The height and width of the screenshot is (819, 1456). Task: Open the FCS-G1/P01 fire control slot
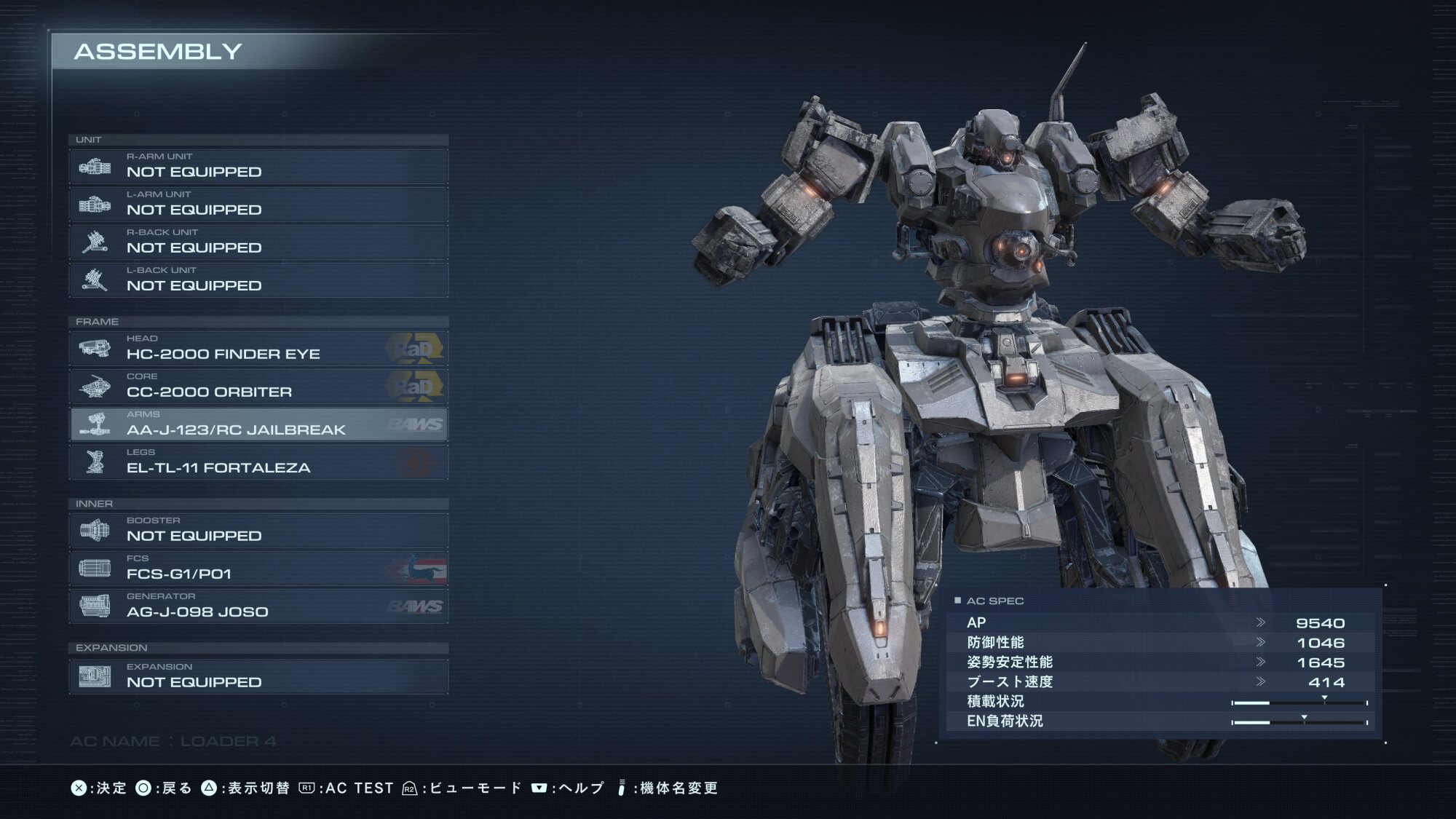tap(258, 569)
